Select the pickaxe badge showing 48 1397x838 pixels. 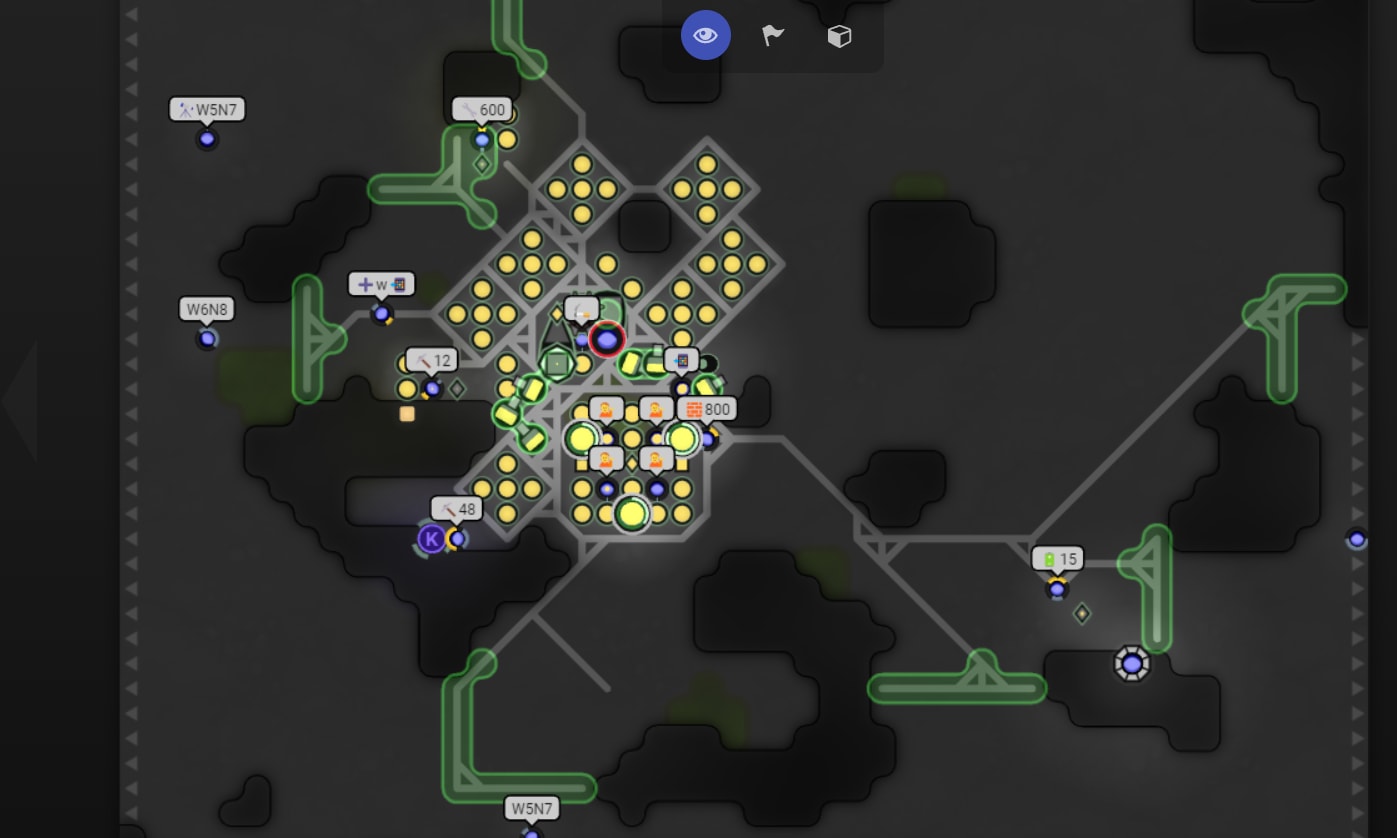[x=456, y=508]
